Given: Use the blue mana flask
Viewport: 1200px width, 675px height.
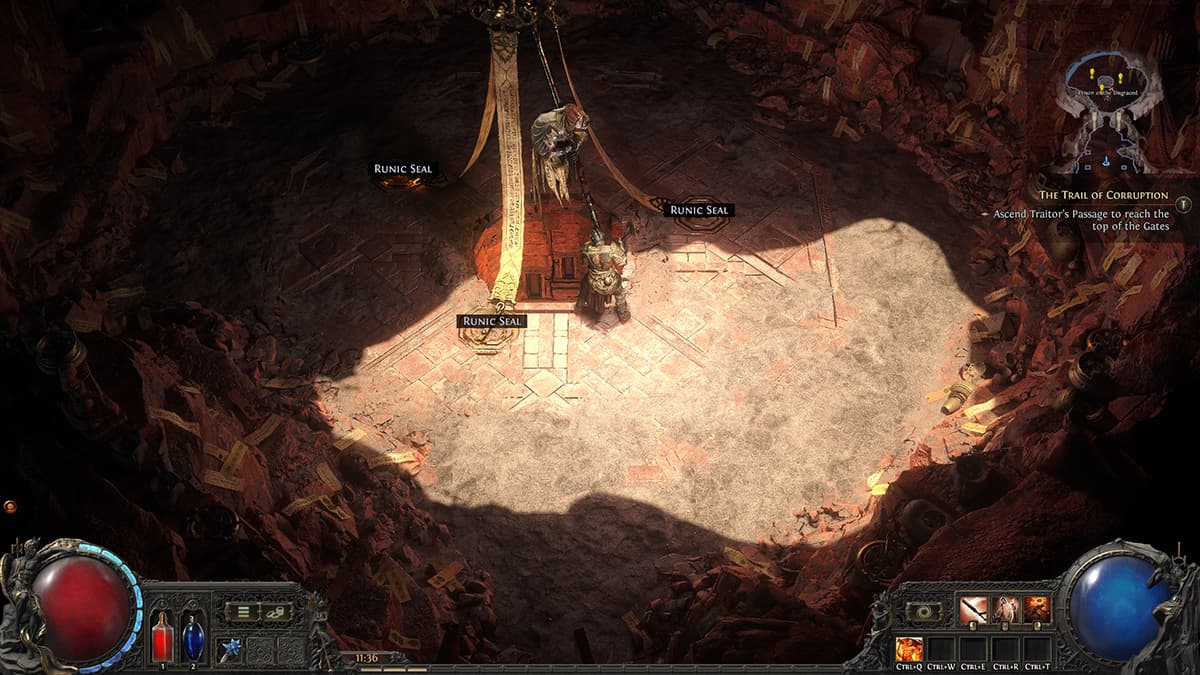Looking at the screenshot, I should pyautogui.click(x=193, y=636).
